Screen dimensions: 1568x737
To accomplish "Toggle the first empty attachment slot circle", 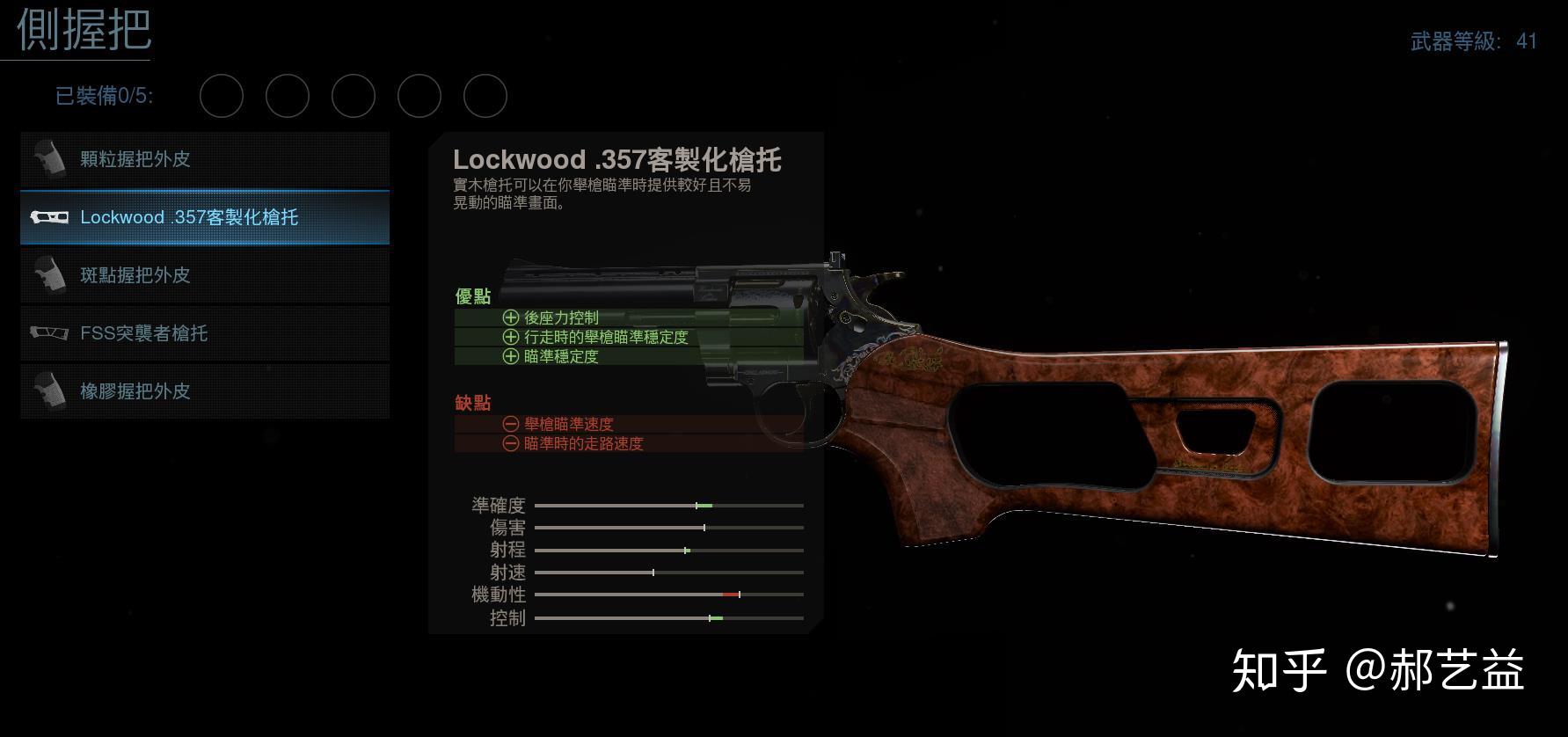I will (x=222, y=96).
